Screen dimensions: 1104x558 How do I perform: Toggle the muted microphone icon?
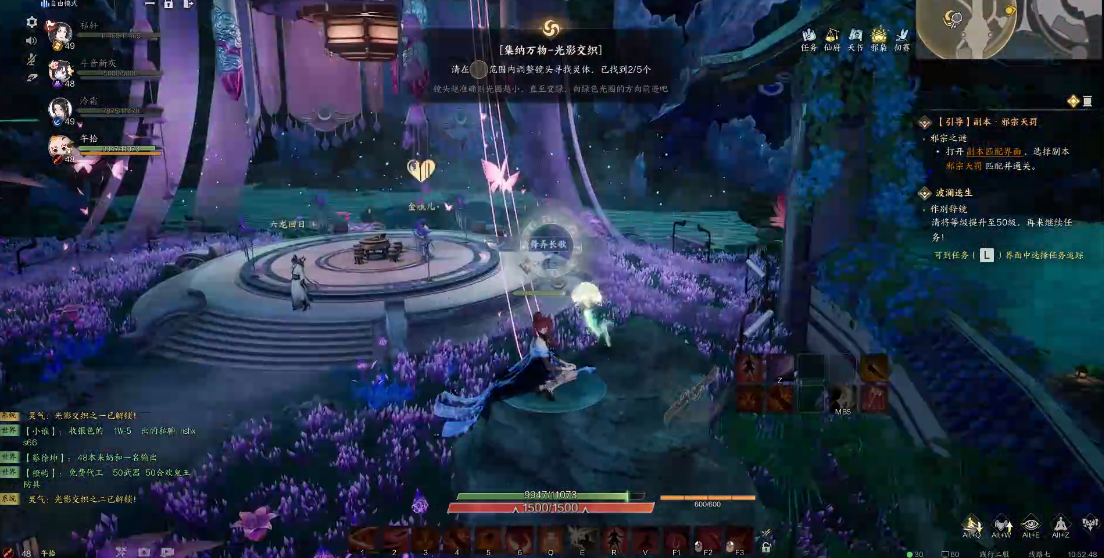31,59
